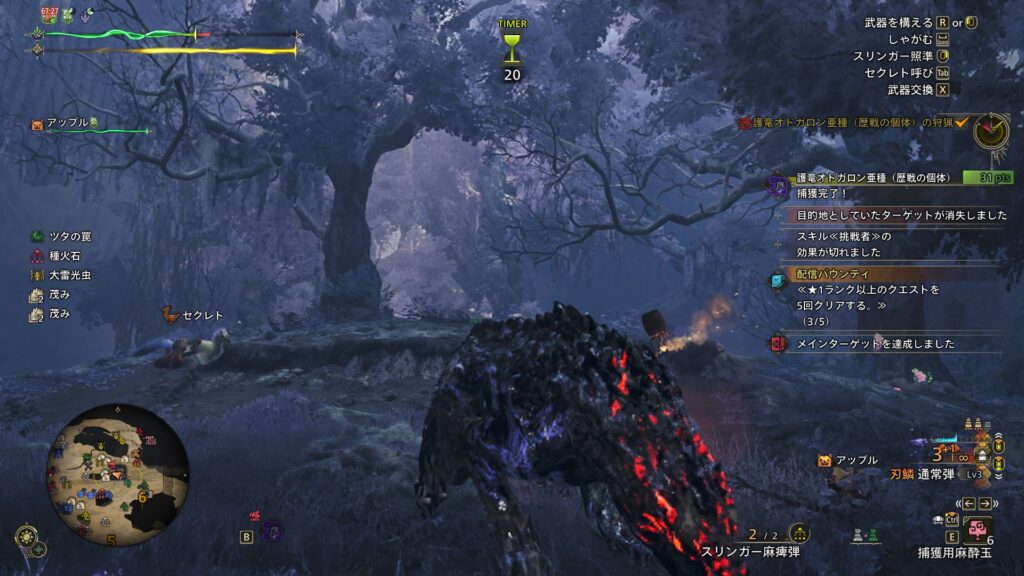Click the quest clock icon
Image resolution: width=1024 pixels, height=576 pixels.
click(x=991, y=128)
